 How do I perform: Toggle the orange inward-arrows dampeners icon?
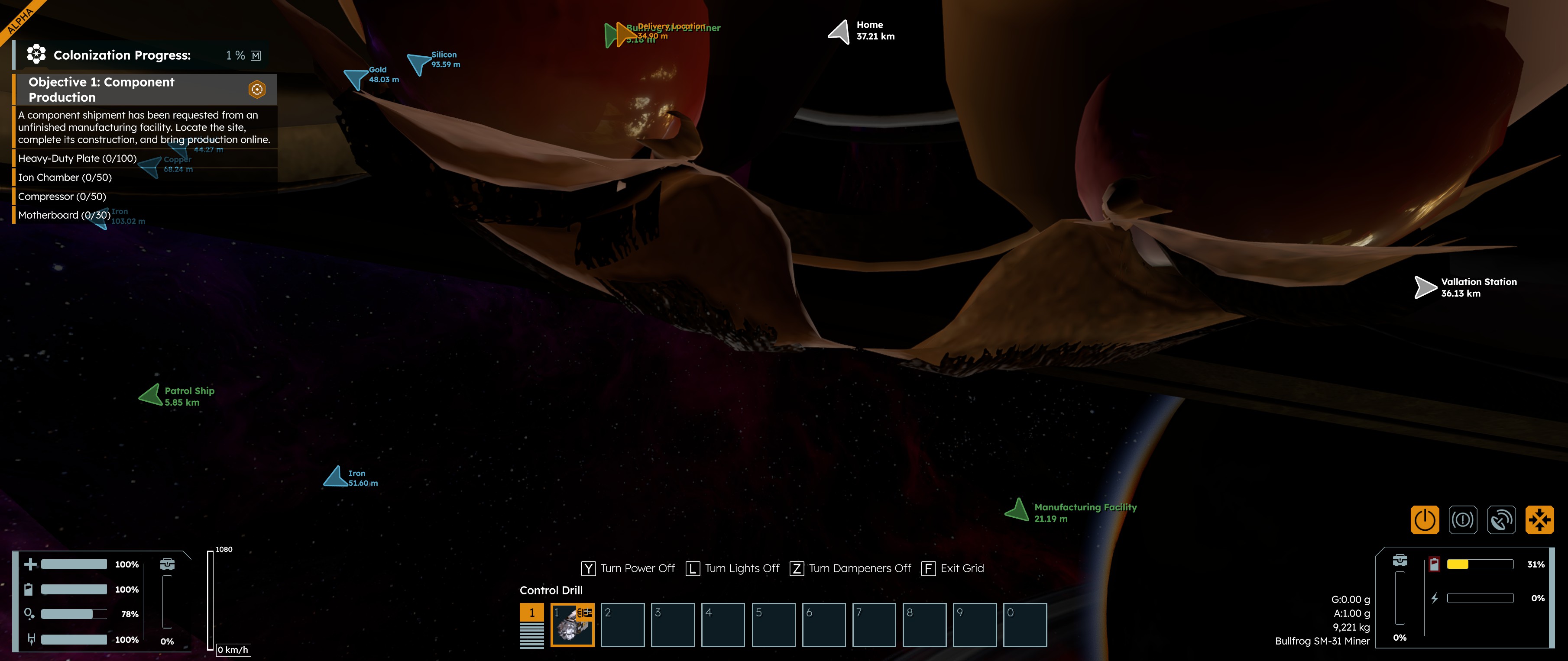tap(1539, 520)
